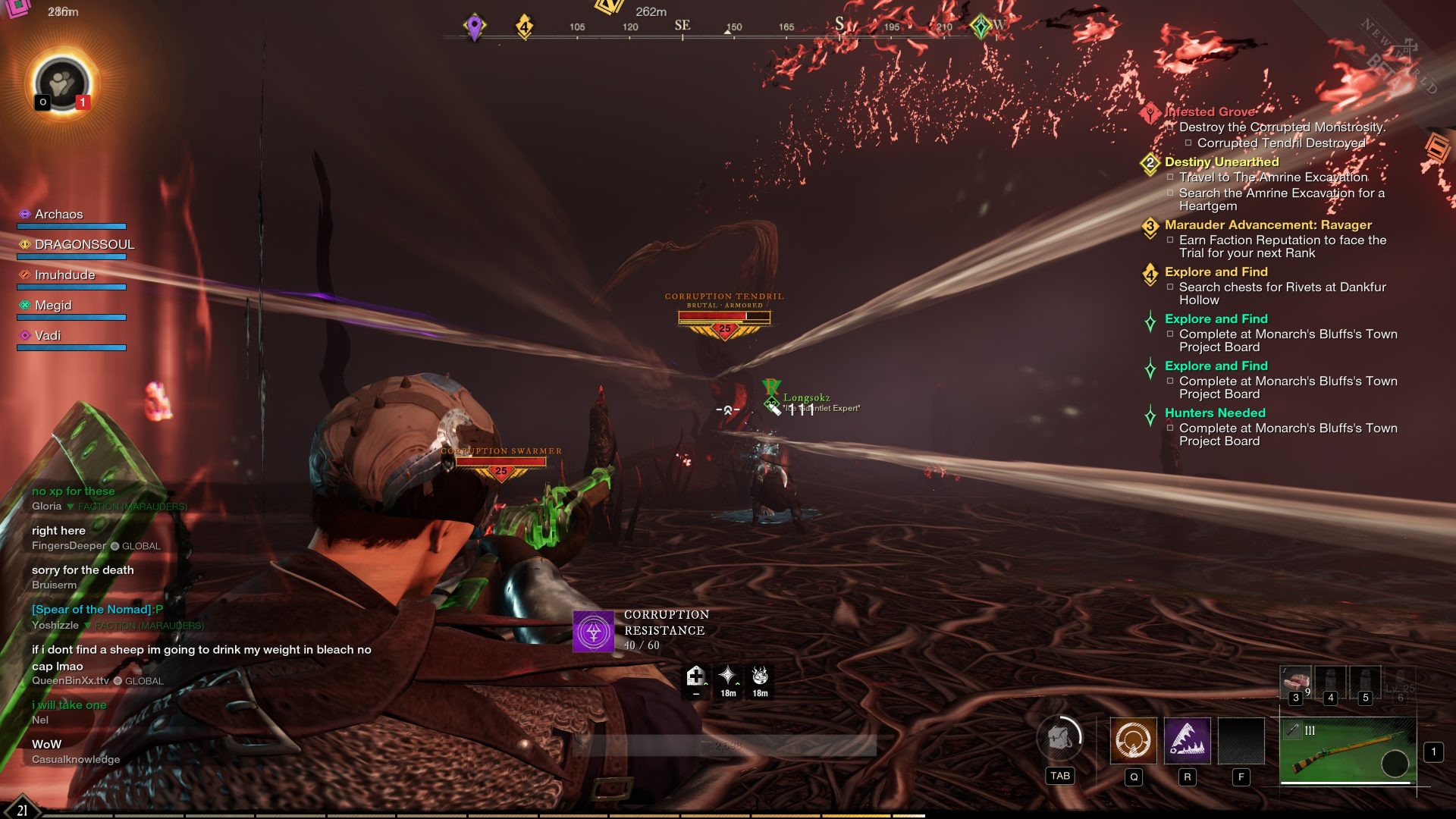Image resolution: width=1456 pixels, height=819 pixels.
Task: Open the Hunters Needed mission
Action: (x=1215, y=413)
